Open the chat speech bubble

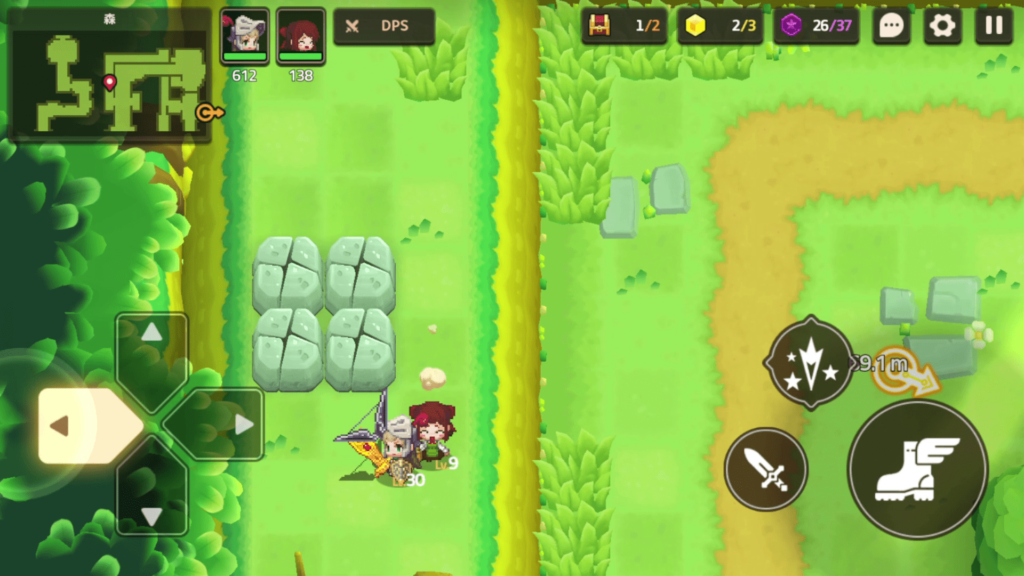tap(891, 26)
